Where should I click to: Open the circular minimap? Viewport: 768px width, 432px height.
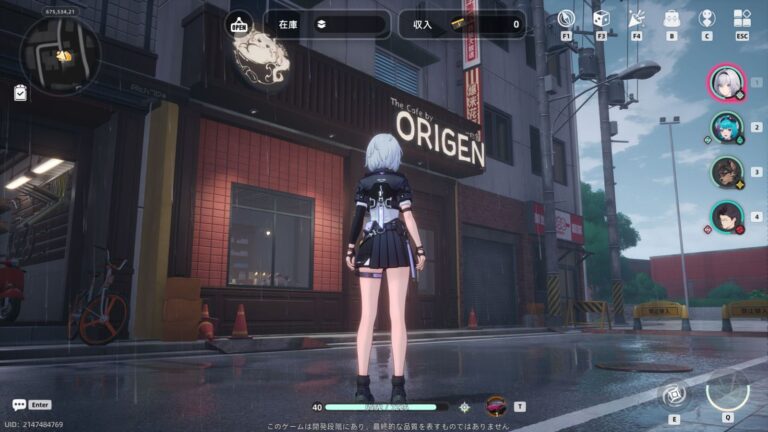pos(61,55)
